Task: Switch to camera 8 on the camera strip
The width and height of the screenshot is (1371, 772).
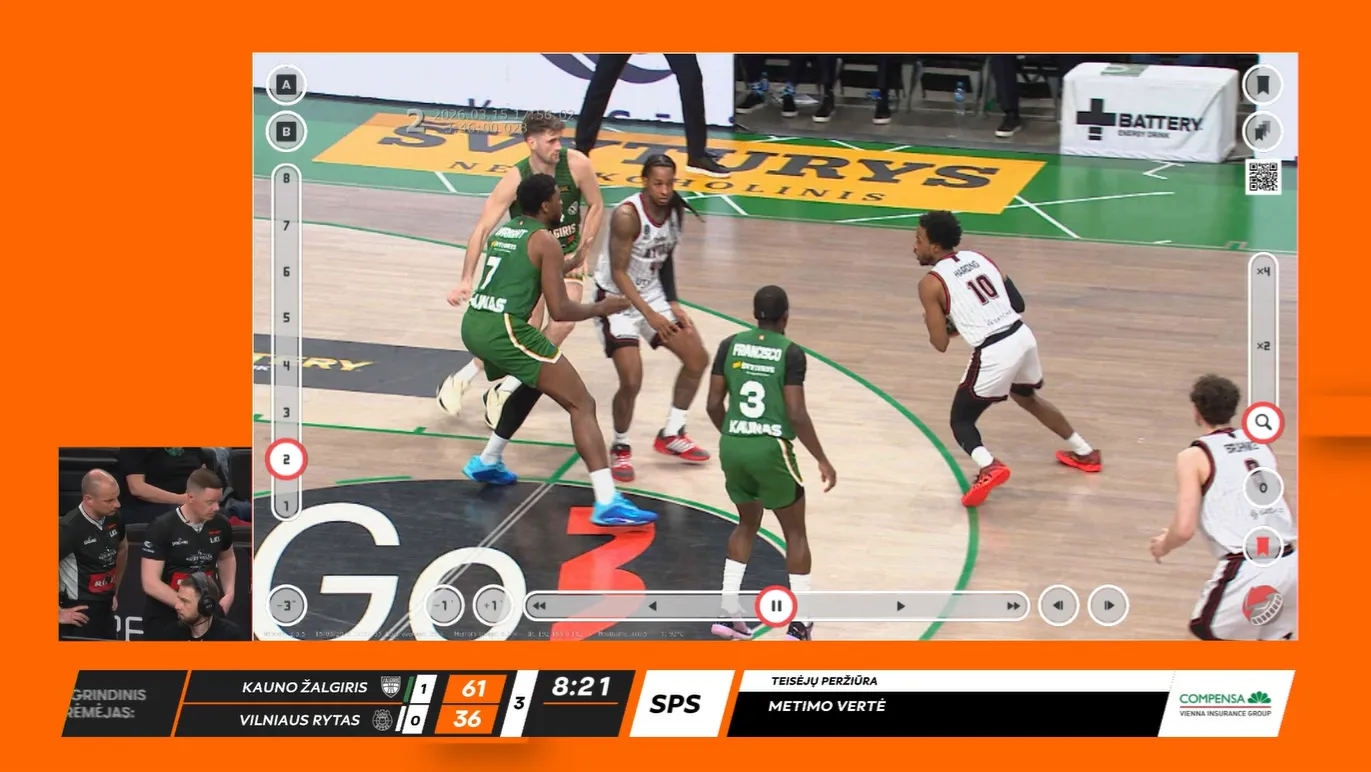Action: coord(286,179)
